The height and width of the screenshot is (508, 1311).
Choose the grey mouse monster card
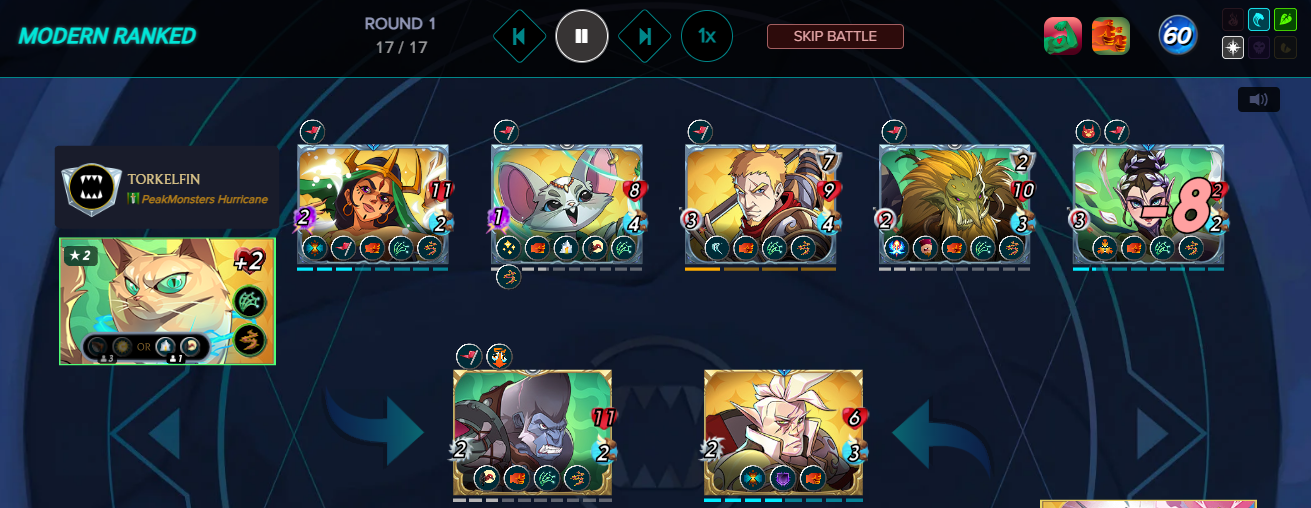(x=566, y=205)
